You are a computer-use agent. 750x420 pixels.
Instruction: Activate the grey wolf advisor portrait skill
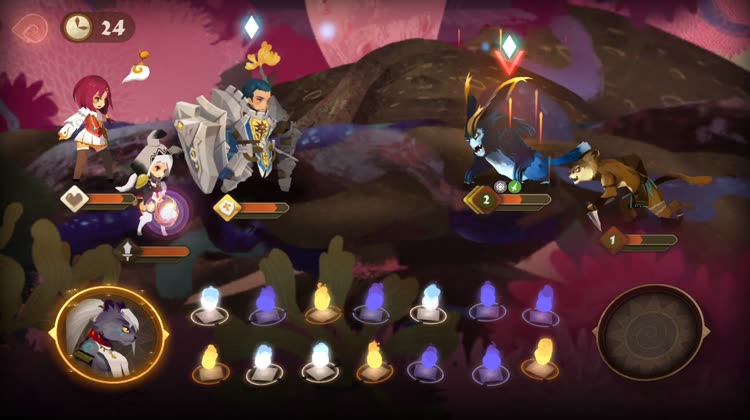[110, 334]
